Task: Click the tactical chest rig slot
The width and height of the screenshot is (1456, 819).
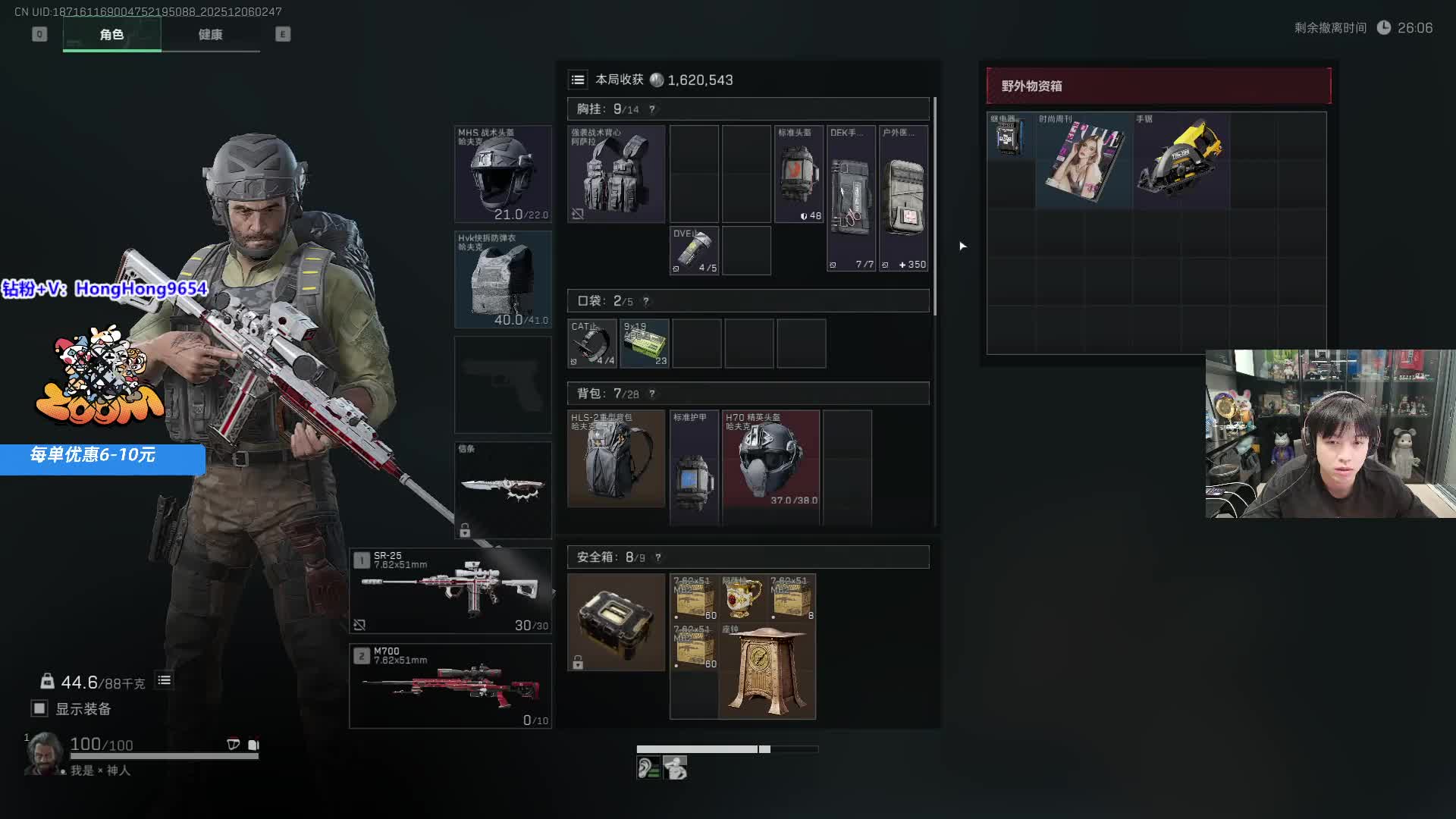Action: [x=616, y=174]
